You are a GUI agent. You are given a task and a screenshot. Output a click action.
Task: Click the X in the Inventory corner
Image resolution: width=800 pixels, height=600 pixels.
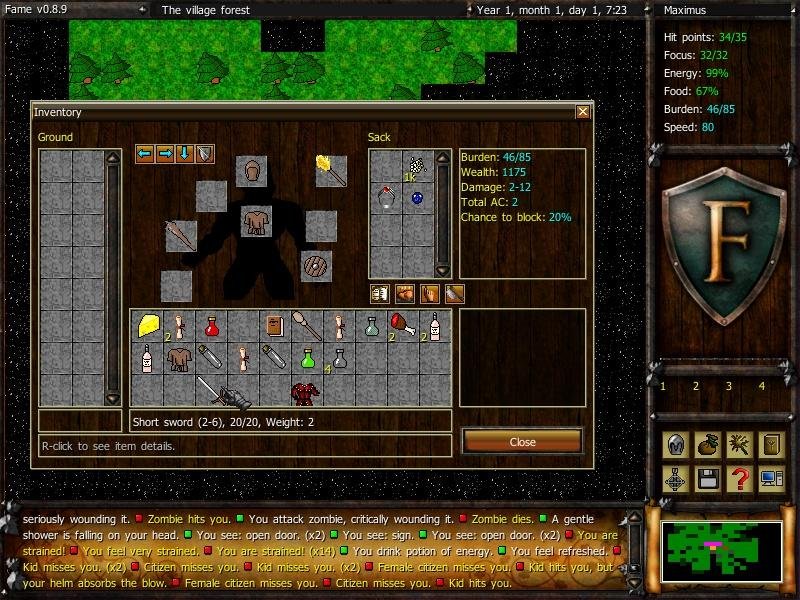point(583,112)
